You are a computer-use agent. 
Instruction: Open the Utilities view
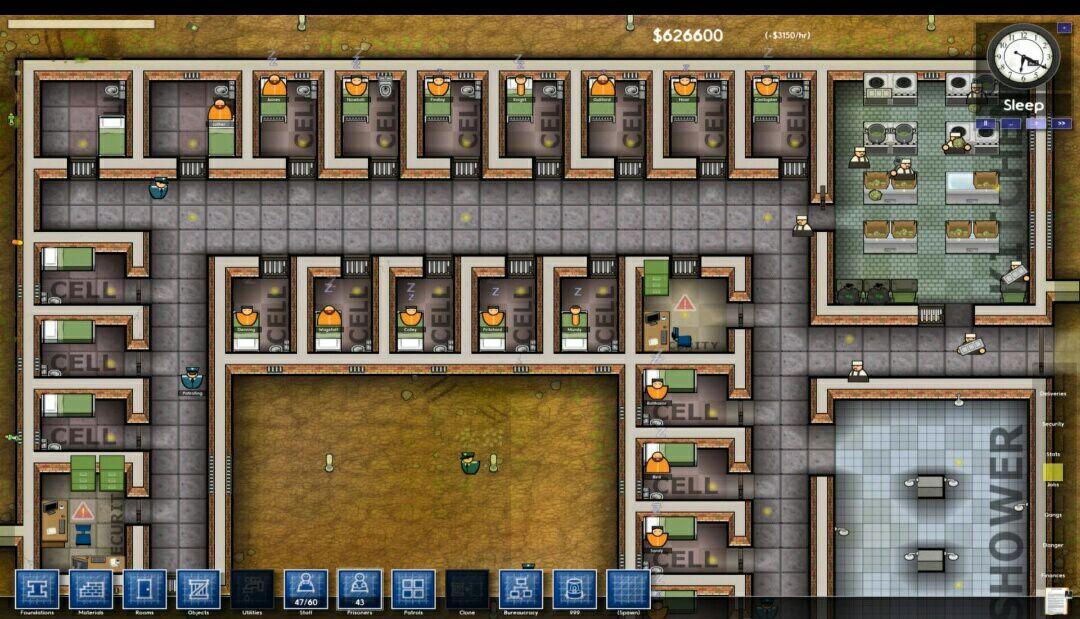coord(252,590)
